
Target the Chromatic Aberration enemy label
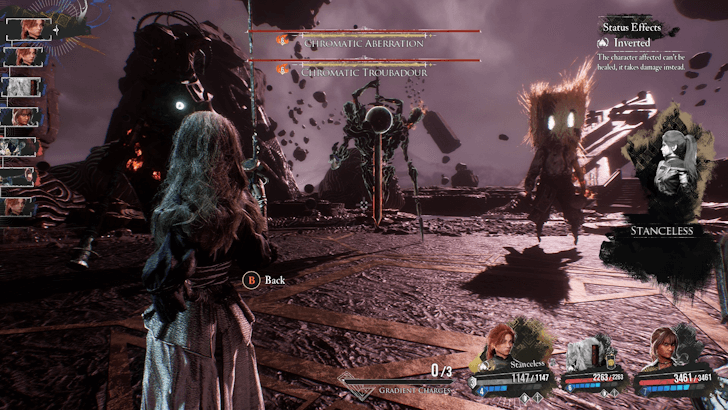pyautogui.click(x=363, y=43)
